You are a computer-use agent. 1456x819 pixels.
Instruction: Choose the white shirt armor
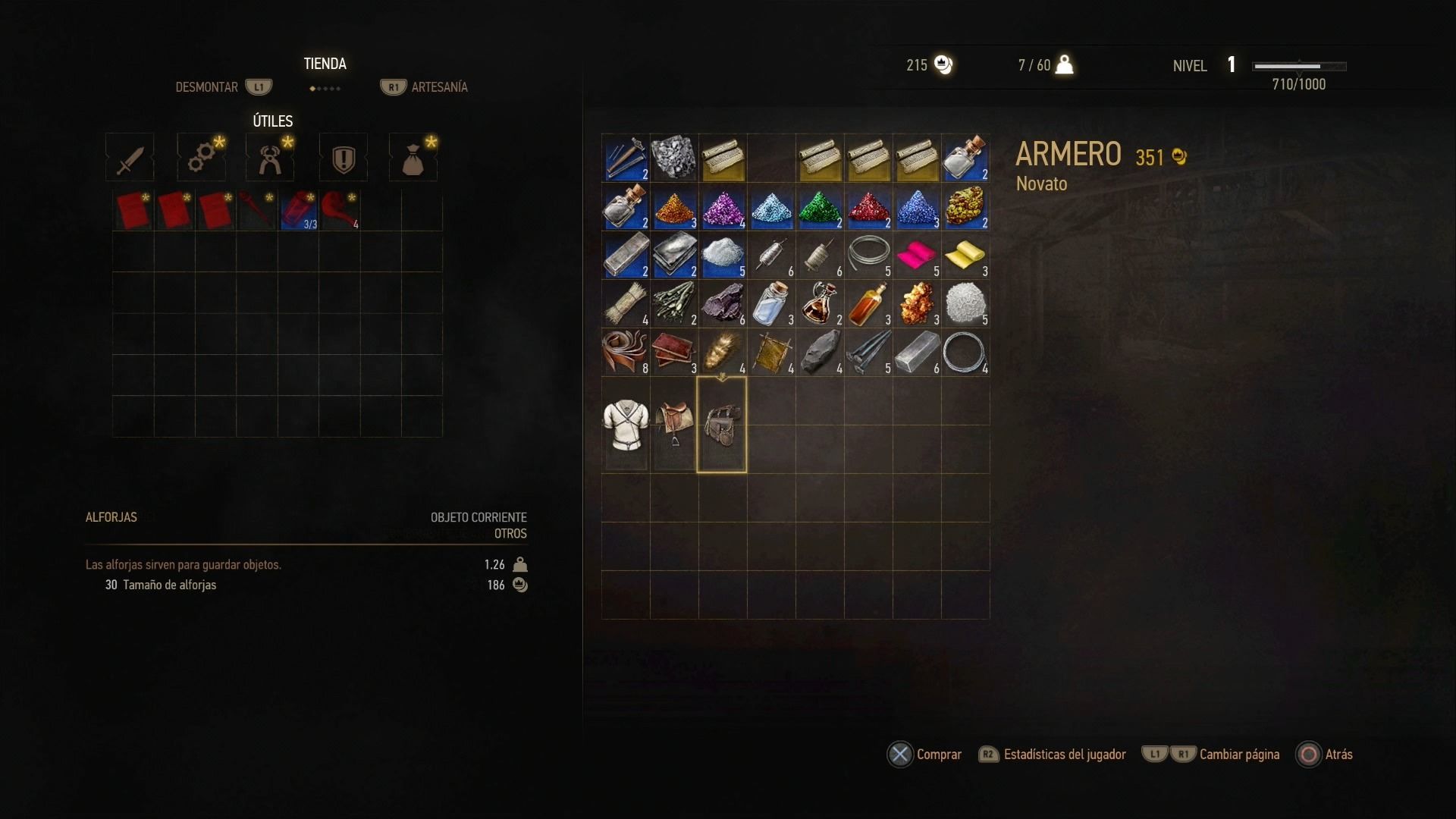626,425
